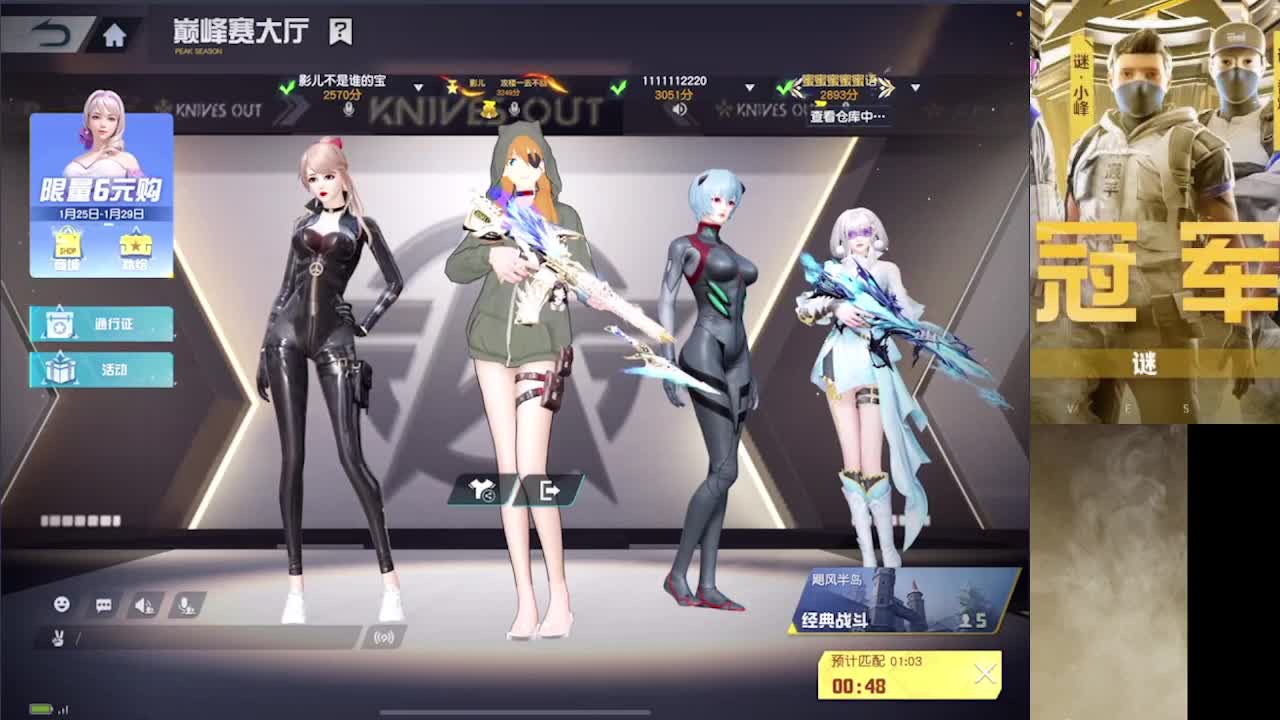This screenshot has width=1280, height=720.
Task: Click the green ready checkmark beside 1111112220
Action: click(618, 87)
